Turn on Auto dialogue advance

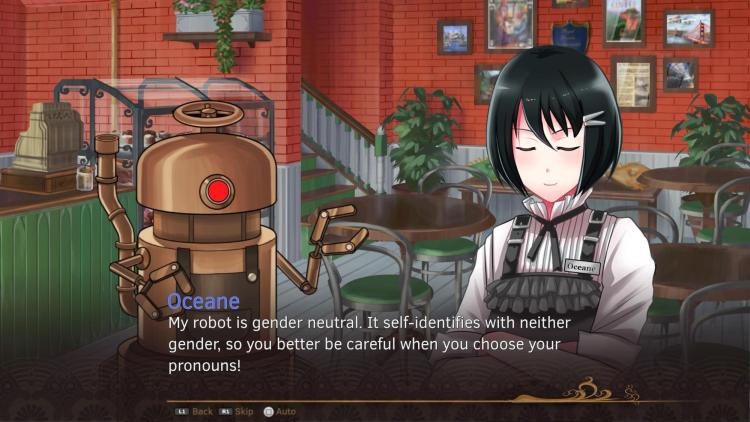point(280,411)
